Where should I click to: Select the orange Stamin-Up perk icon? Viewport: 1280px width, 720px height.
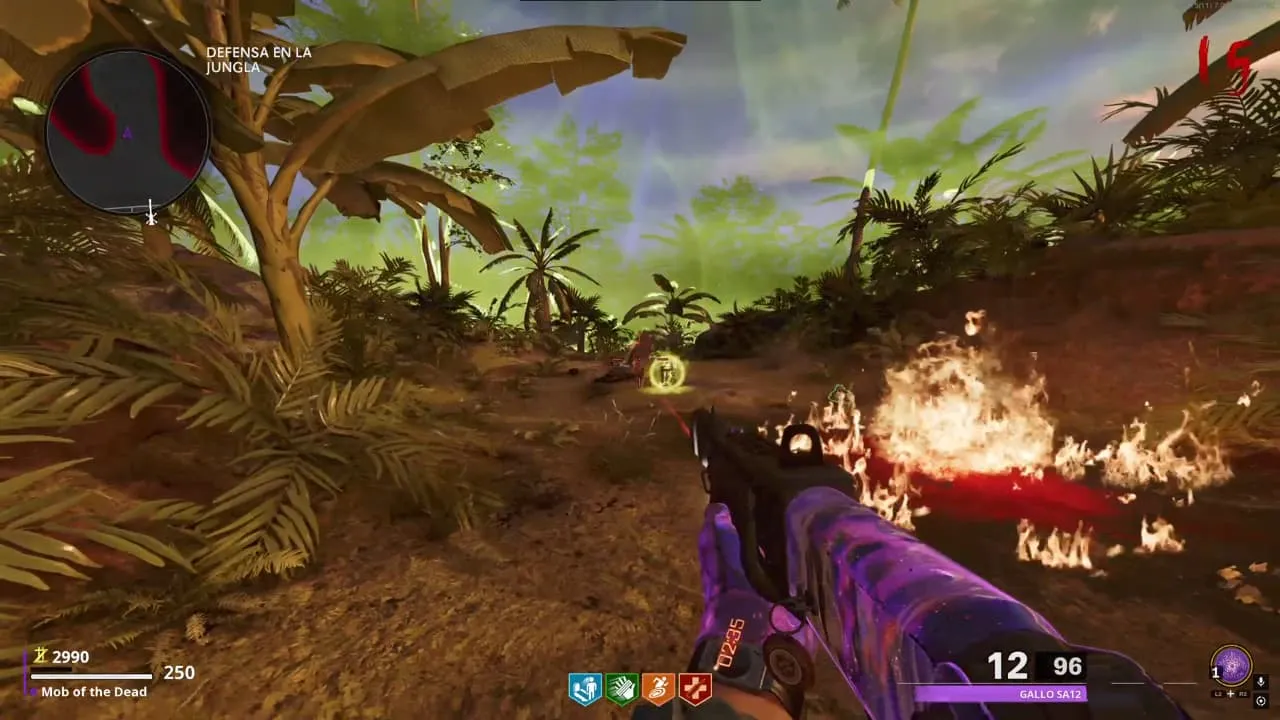click(x=657, y=688)
